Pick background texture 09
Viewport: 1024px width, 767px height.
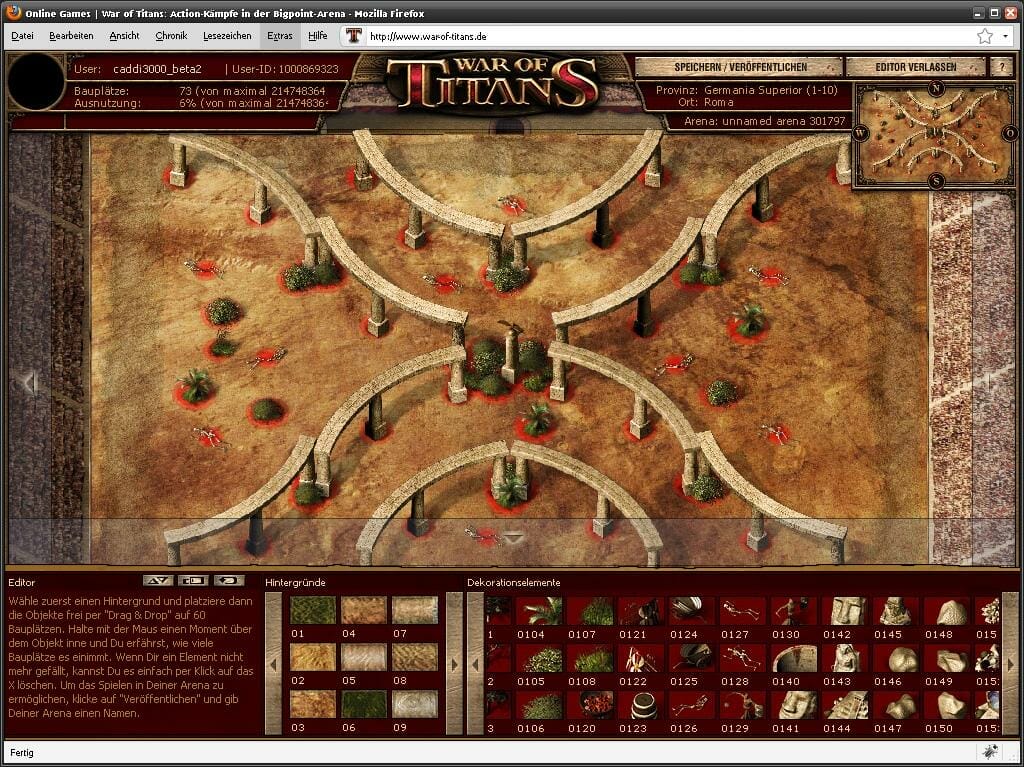pos(415,704)
